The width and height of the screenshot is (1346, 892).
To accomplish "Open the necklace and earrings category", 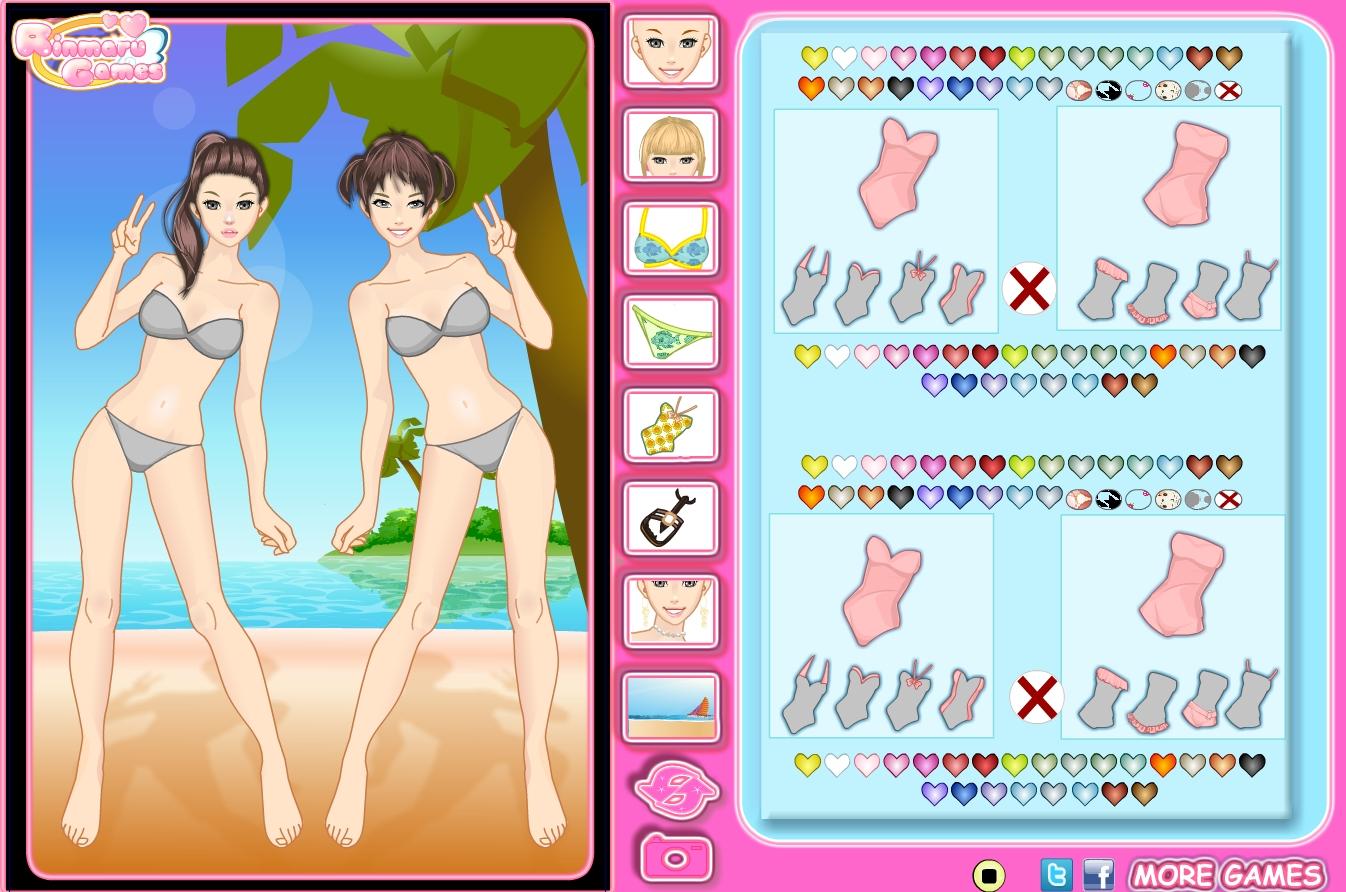I will (671, 611).
